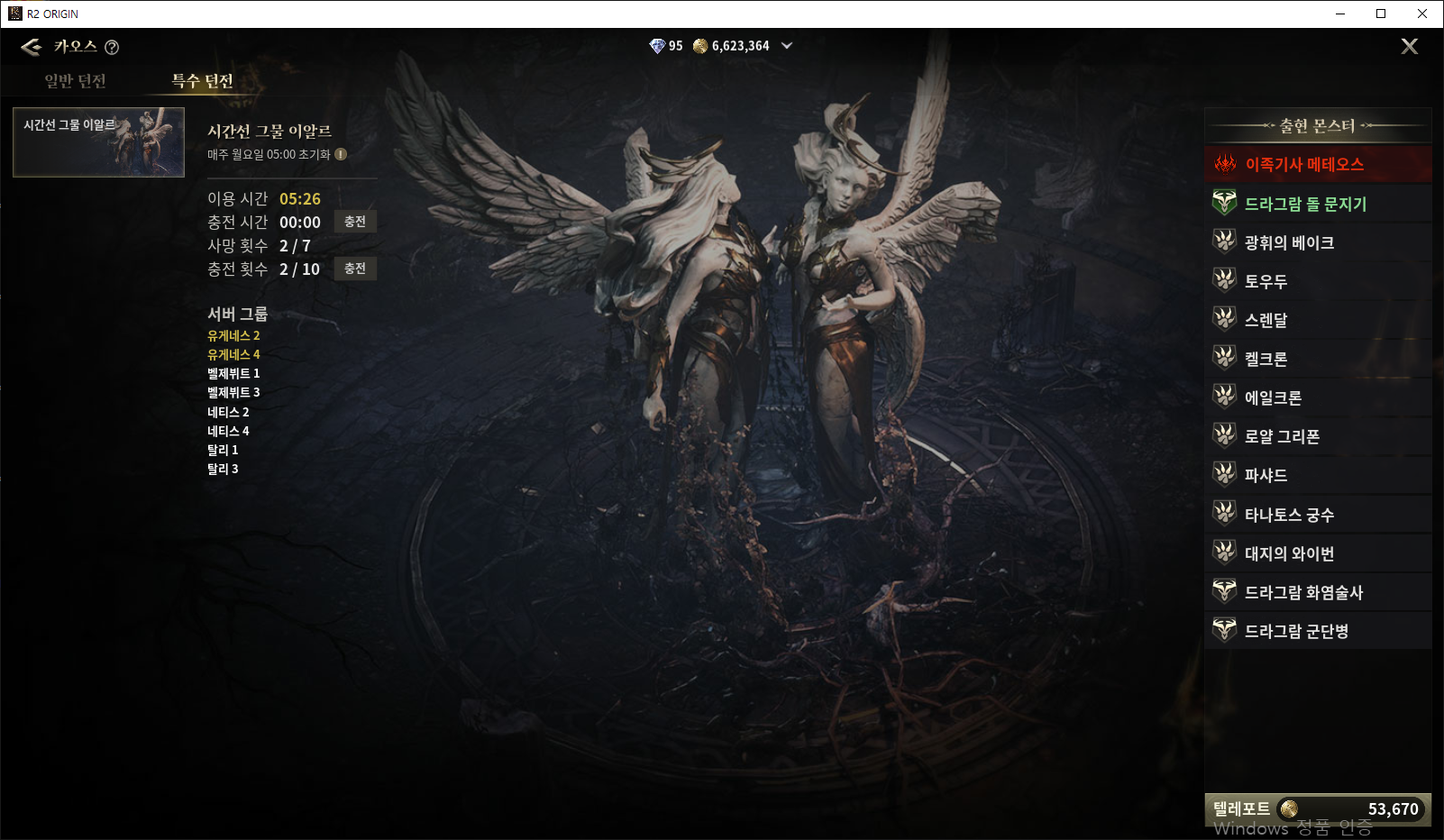Switch to the 일반 던전 tab
Image resolution: width=1444 pixels, height=840 pixels.
(x=76, y=81)
